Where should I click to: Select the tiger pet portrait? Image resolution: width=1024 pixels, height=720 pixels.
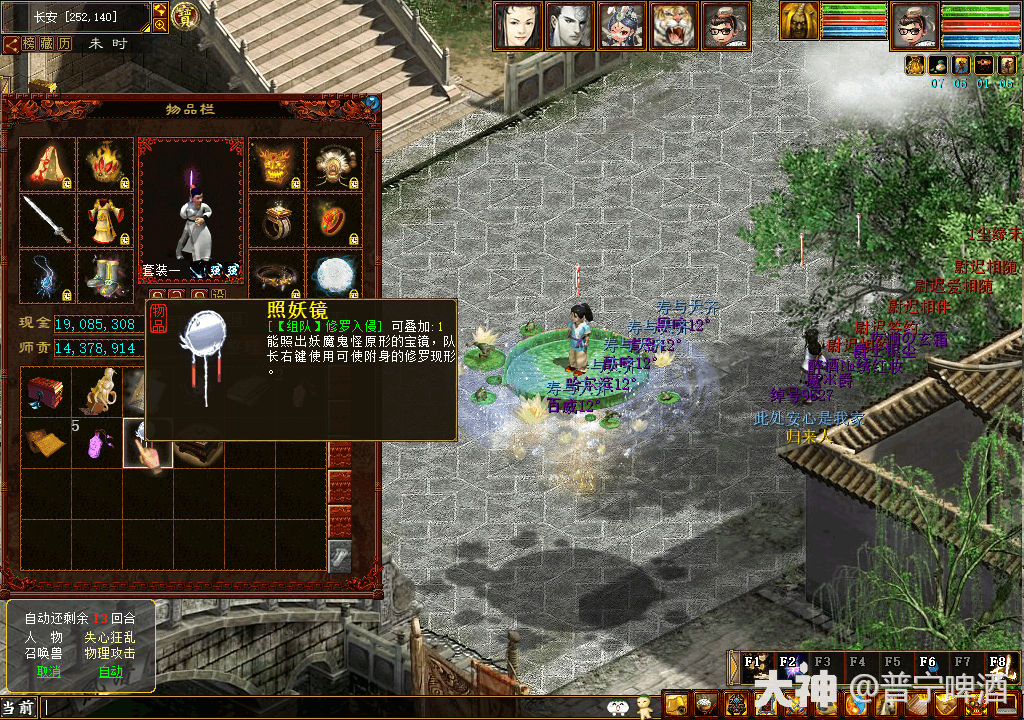(675, 26)
